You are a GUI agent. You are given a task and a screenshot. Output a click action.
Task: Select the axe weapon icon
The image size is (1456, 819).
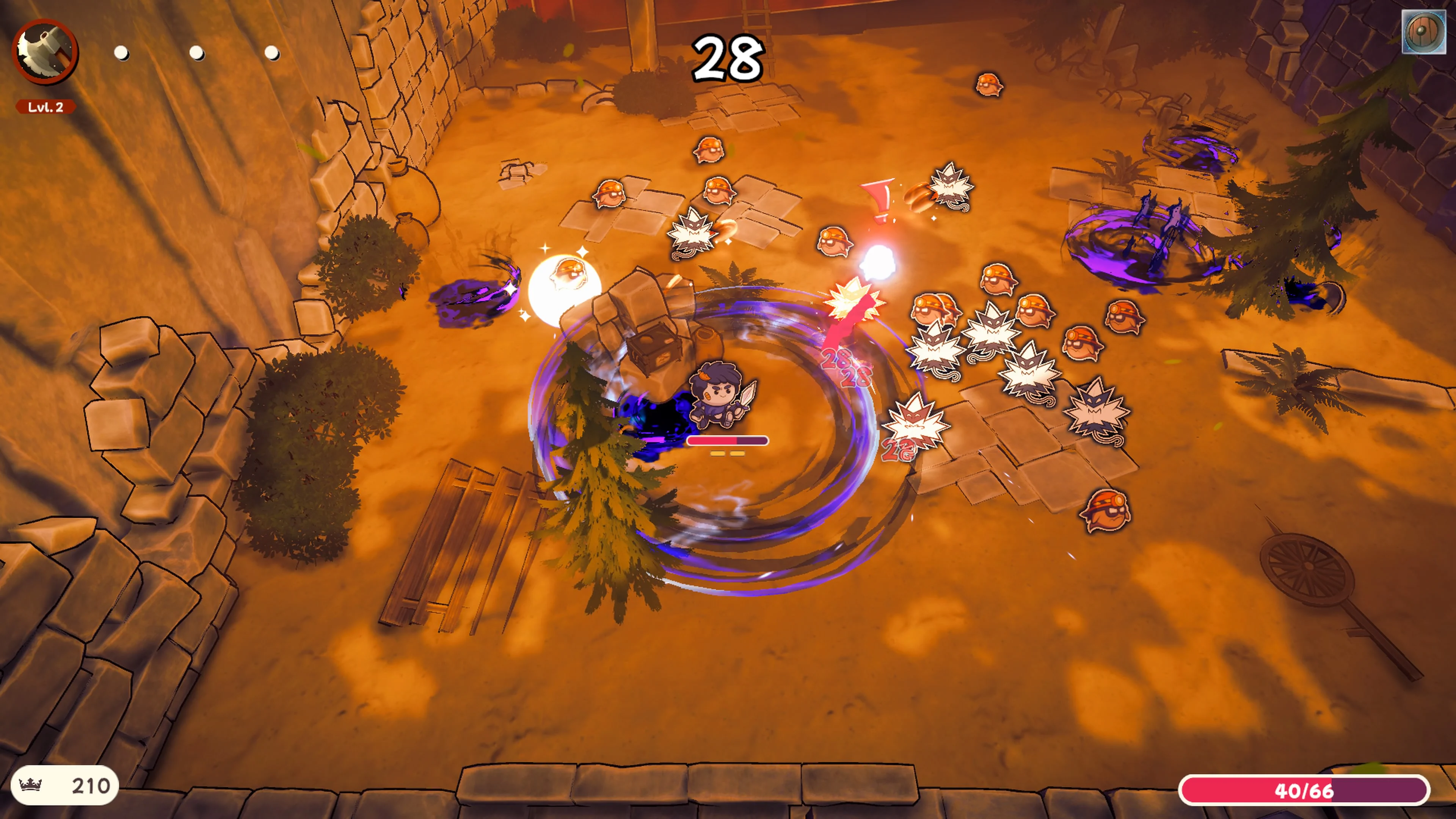(45, 52)
